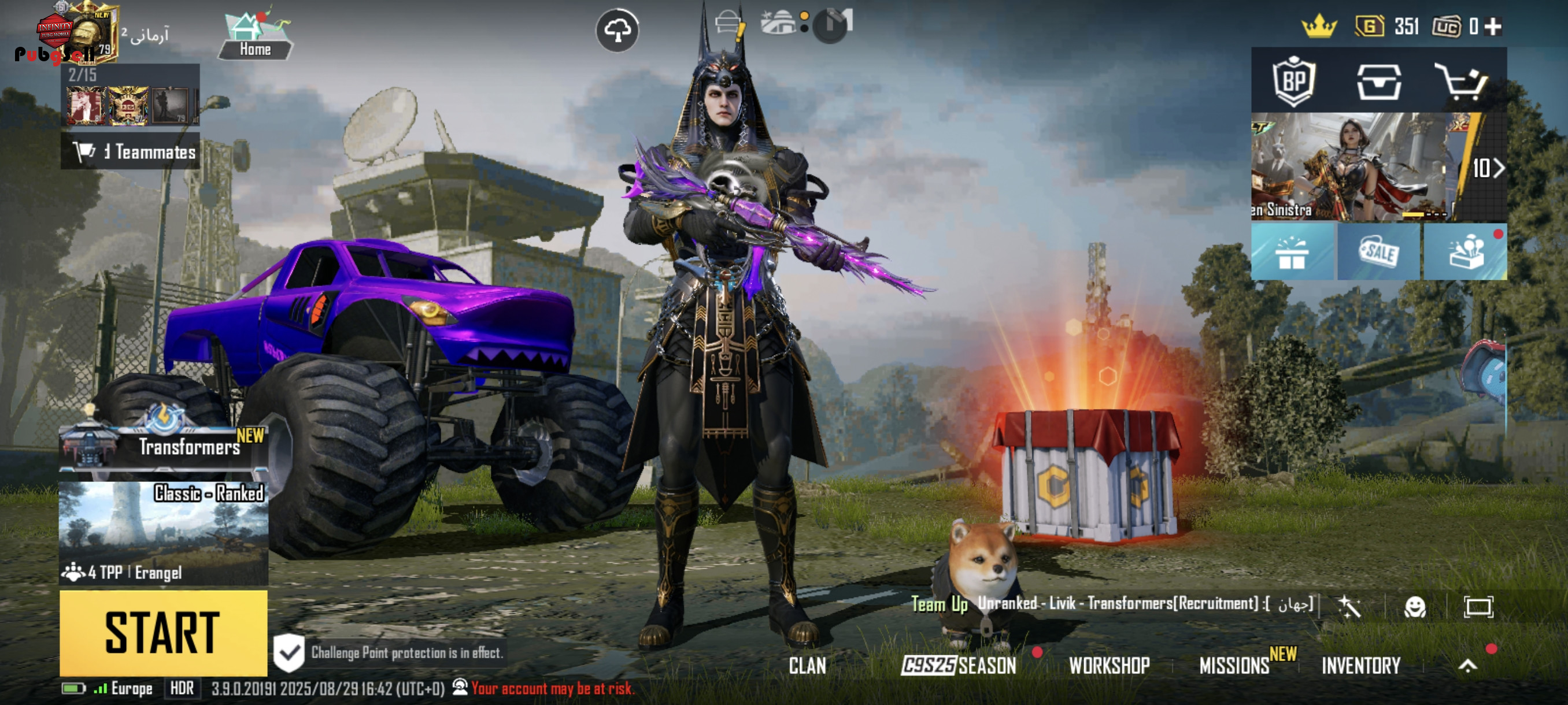Open the MISSIONS menu
The width and height of the screenshot is (1568, 705).
click(x=1234, y=666)
